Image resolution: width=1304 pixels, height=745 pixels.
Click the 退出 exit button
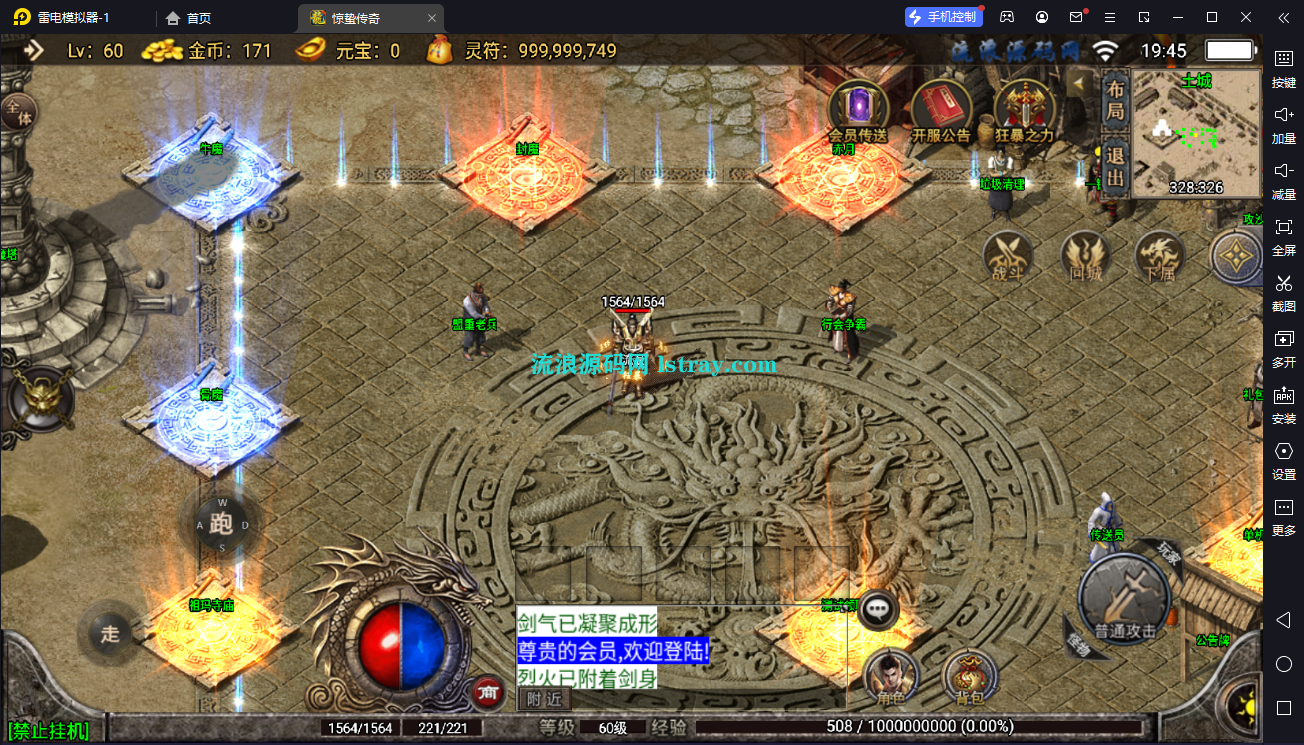[1115, 168]
